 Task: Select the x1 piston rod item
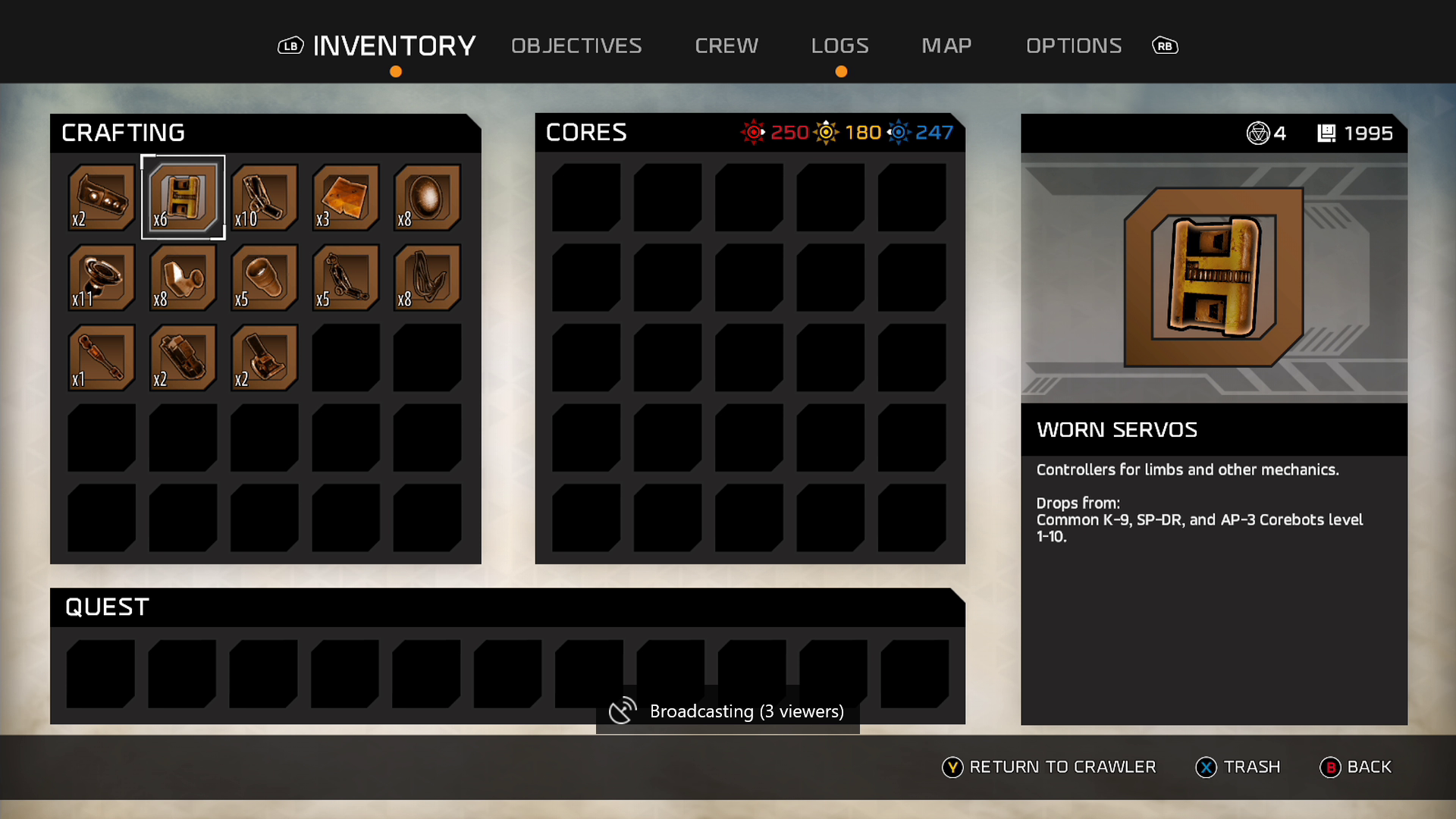pos(102,358)
